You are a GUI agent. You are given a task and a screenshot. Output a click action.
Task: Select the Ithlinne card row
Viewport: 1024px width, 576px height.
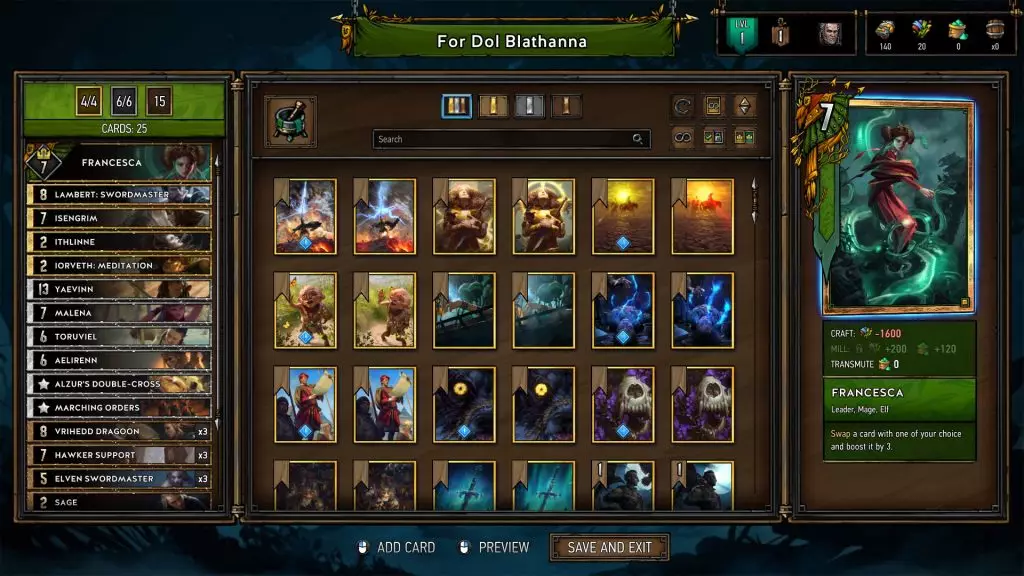click(x=120, y=242)
